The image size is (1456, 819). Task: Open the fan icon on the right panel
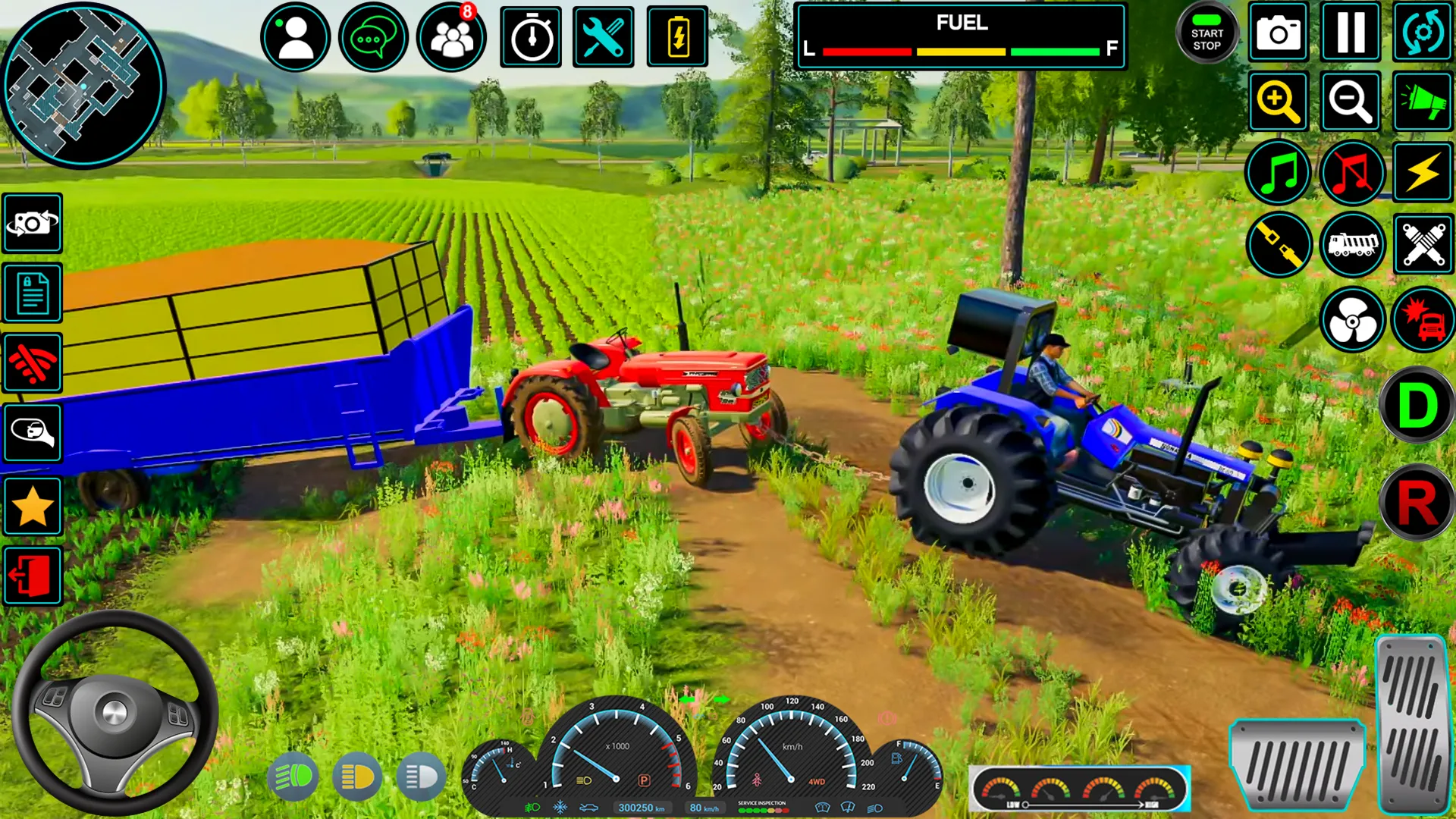(x=1351, y=320)
